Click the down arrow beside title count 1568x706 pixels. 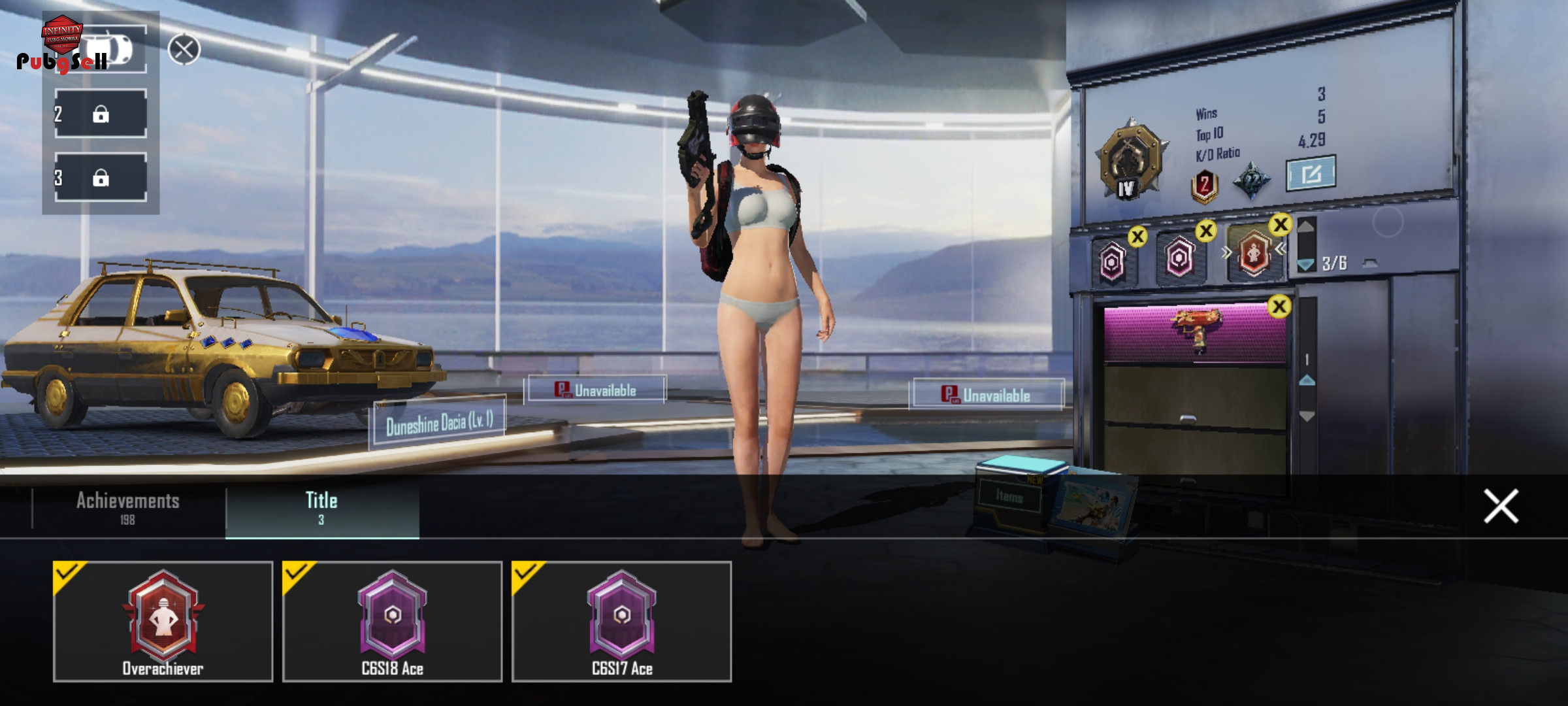(1305, 265)
